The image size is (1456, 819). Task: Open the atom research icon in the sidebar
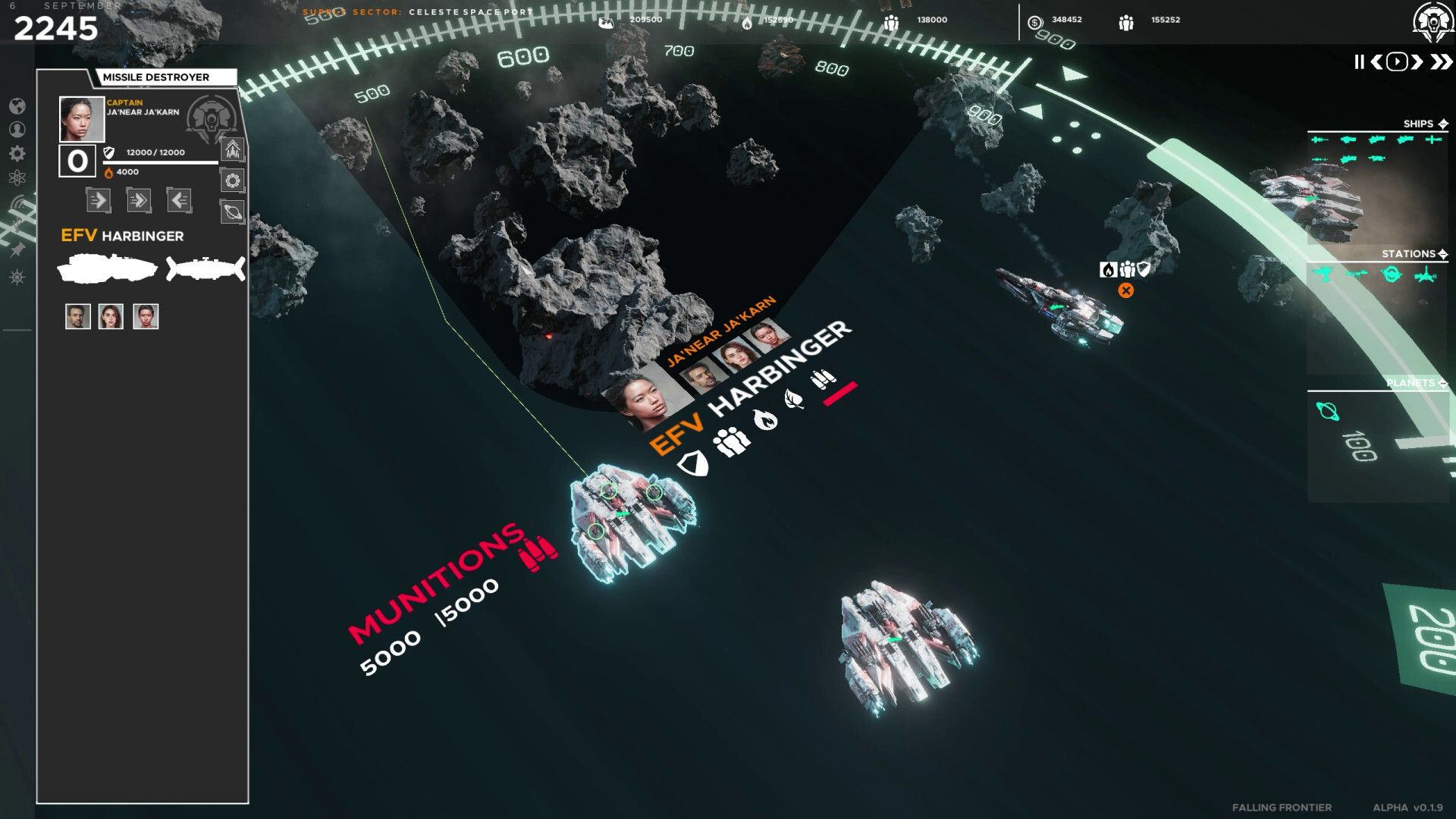coord(18,178)
